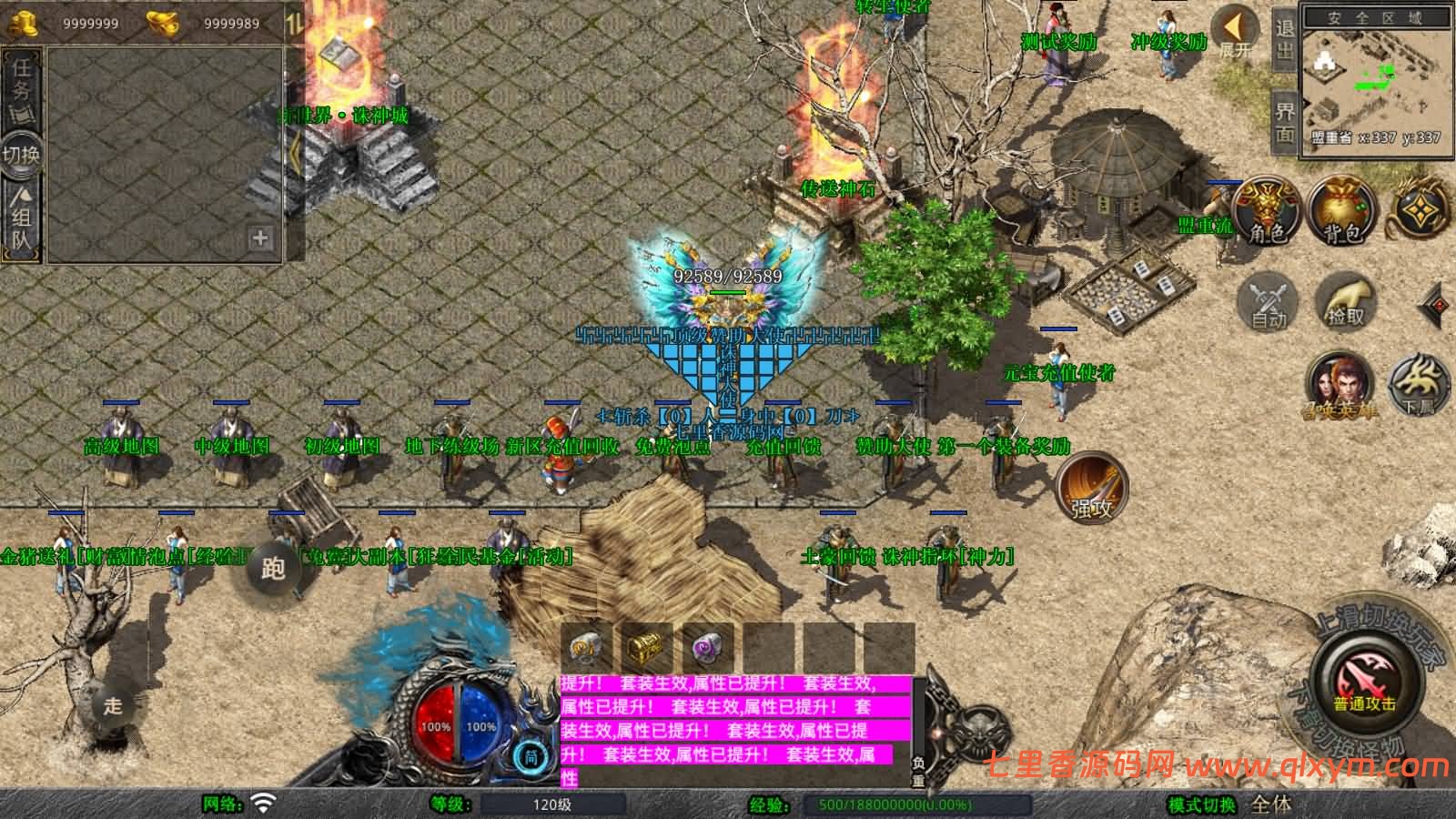The height and width of the screenshot is (819, 1456).
Task: Open the 背包 backpack
Action: [x=1341, y=211]
